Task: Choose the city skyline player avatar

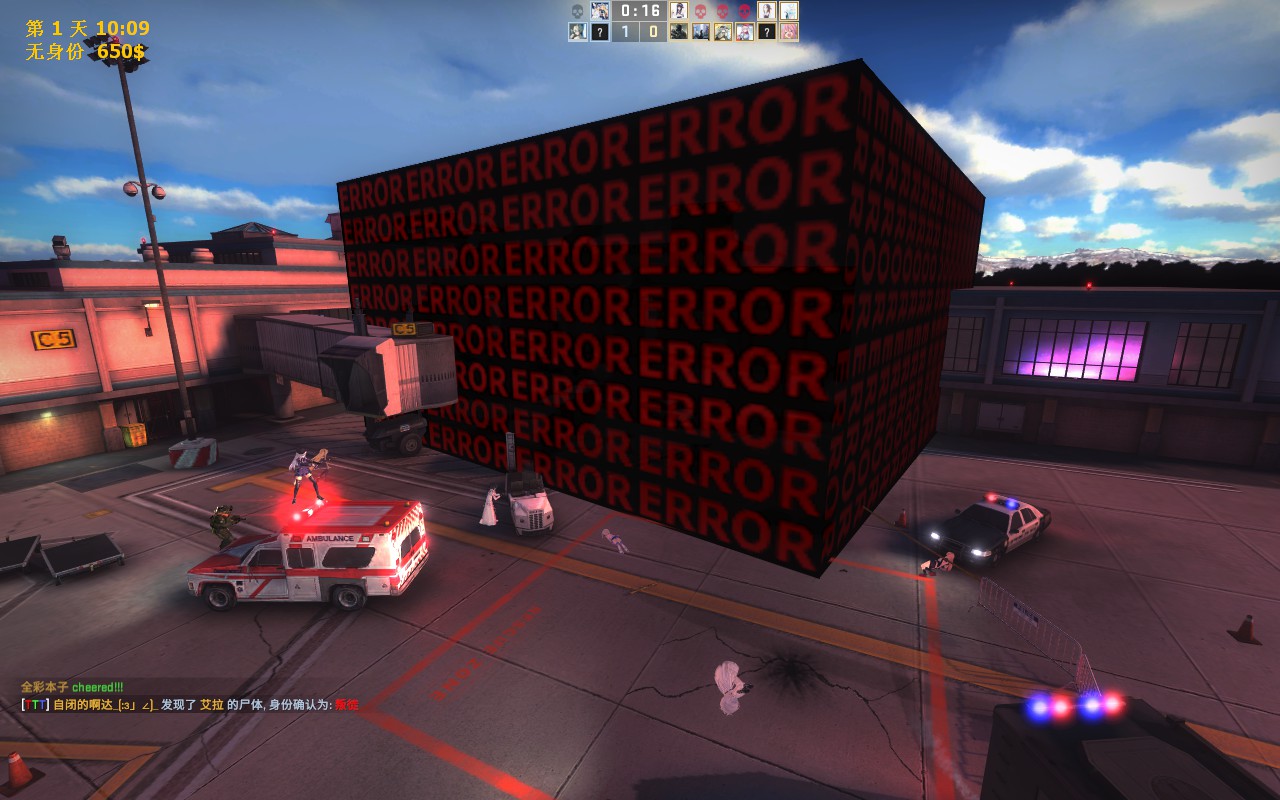Action: (701, 31)
